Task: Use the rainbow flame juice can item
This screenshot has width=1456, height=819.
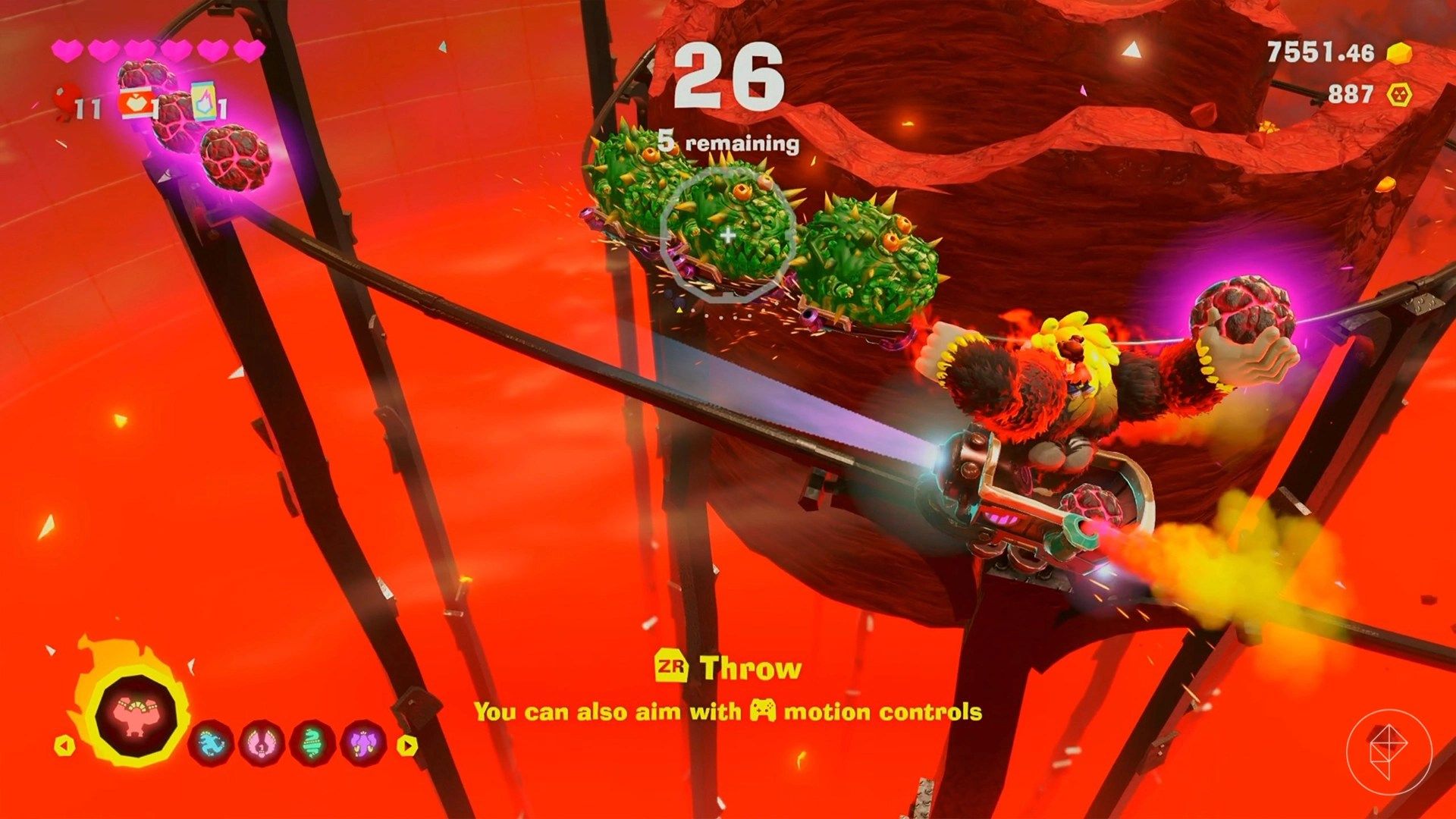Action: coord(203,102)
